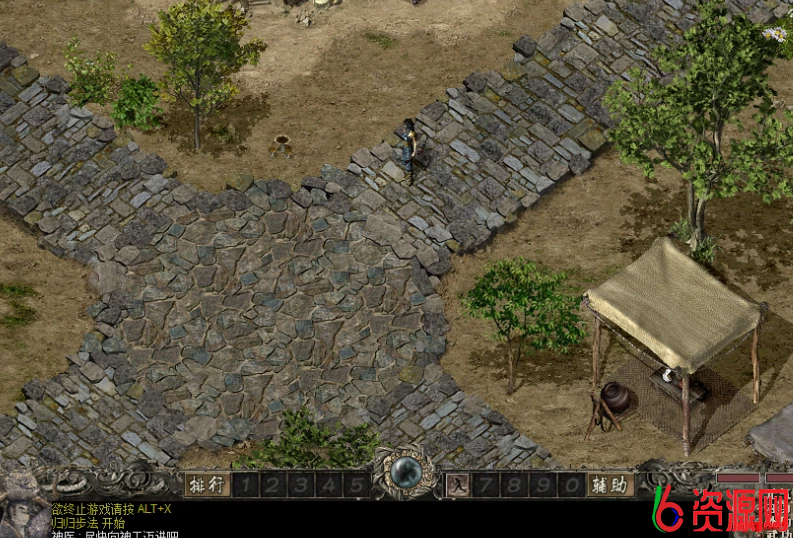Toggle the running figure icon
Screen dimensions: 793x538
click(456, 485)
